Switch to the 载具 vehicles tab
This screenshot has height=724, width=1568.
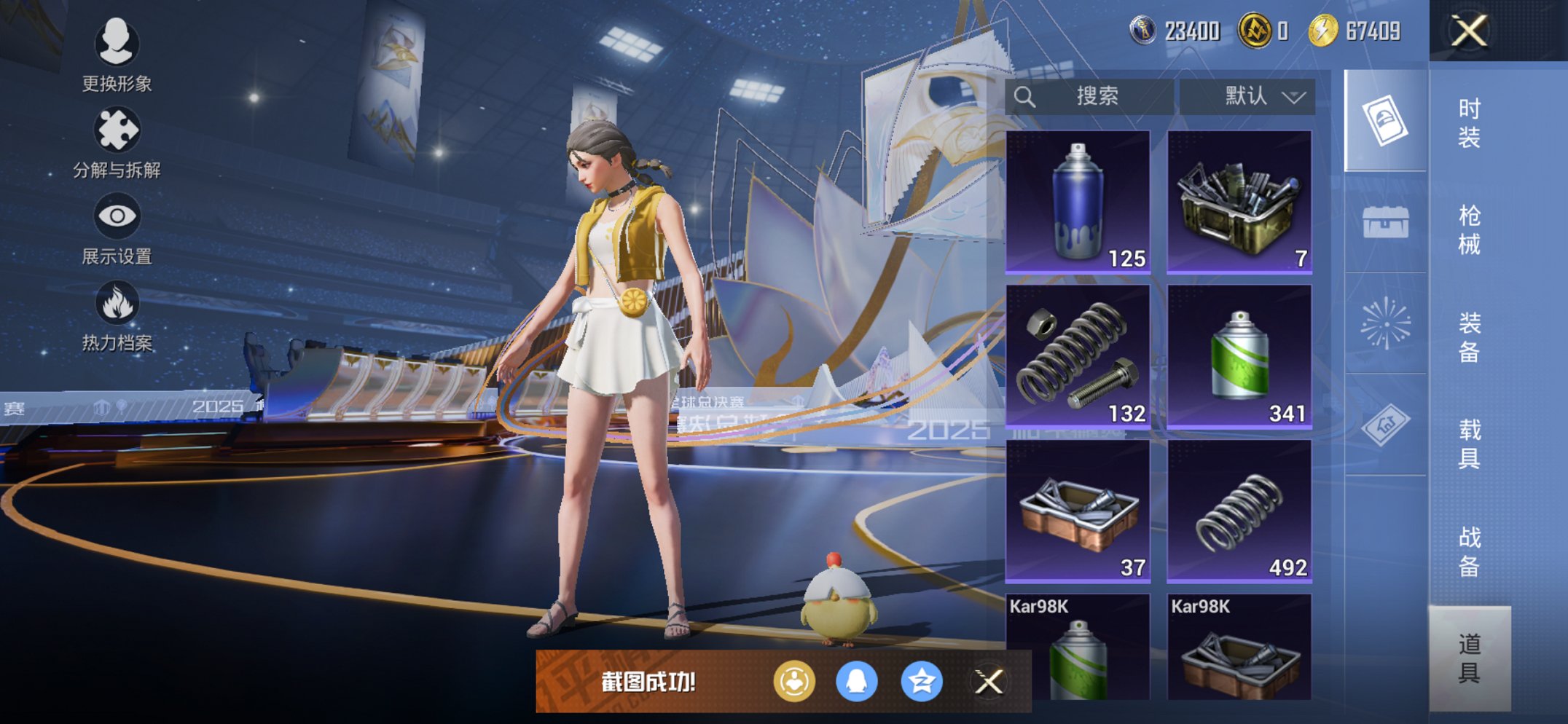coord(1469,444)
